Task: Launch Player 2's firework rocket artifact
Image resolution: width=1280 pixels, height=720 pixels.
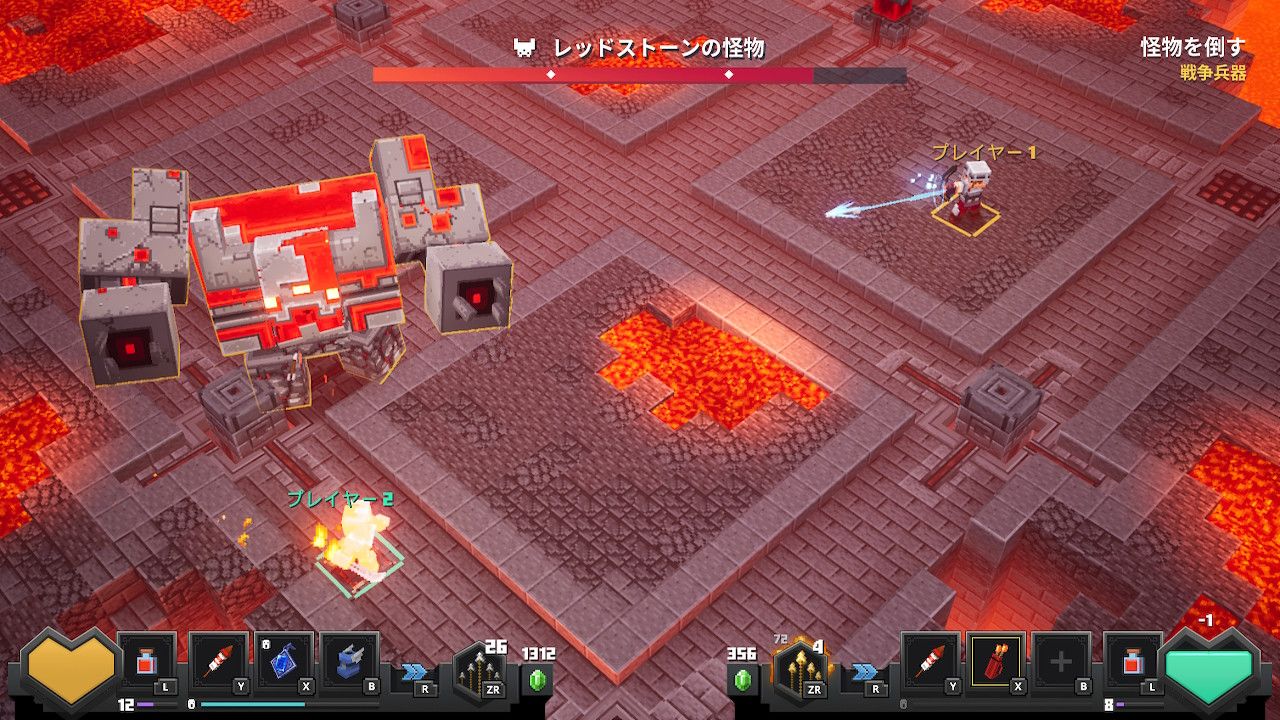Action: coord(930,661)
